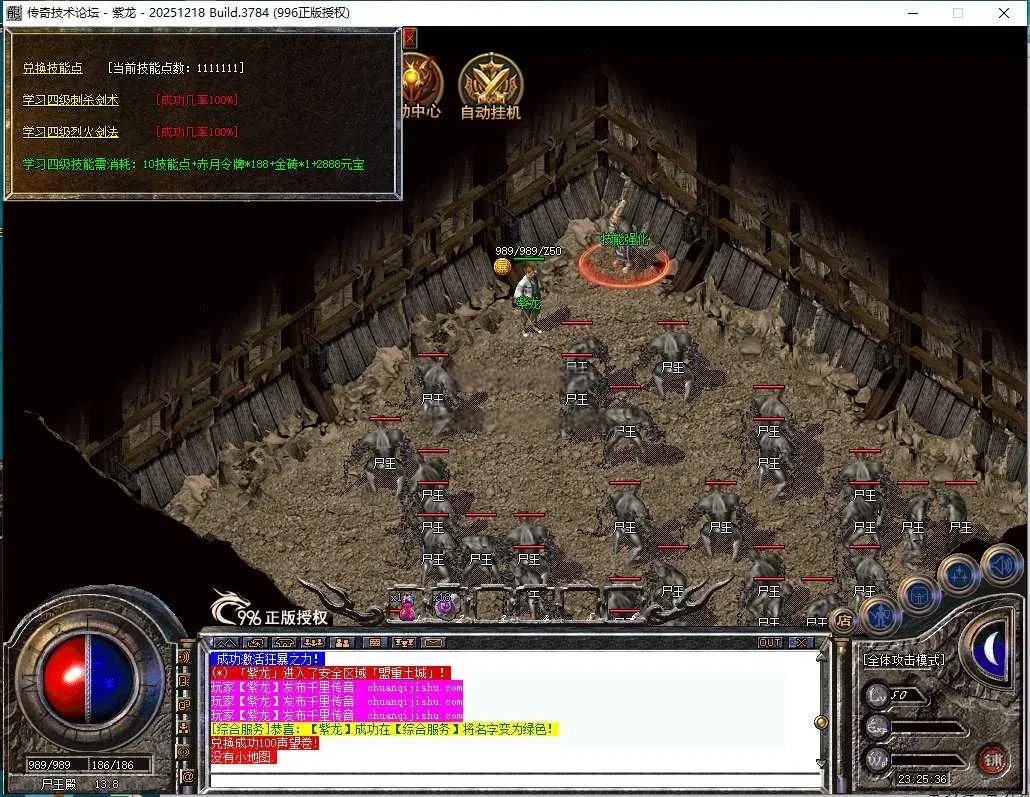Use the purple item in belt slot
1030x797 pixels.
coord(443,605)
